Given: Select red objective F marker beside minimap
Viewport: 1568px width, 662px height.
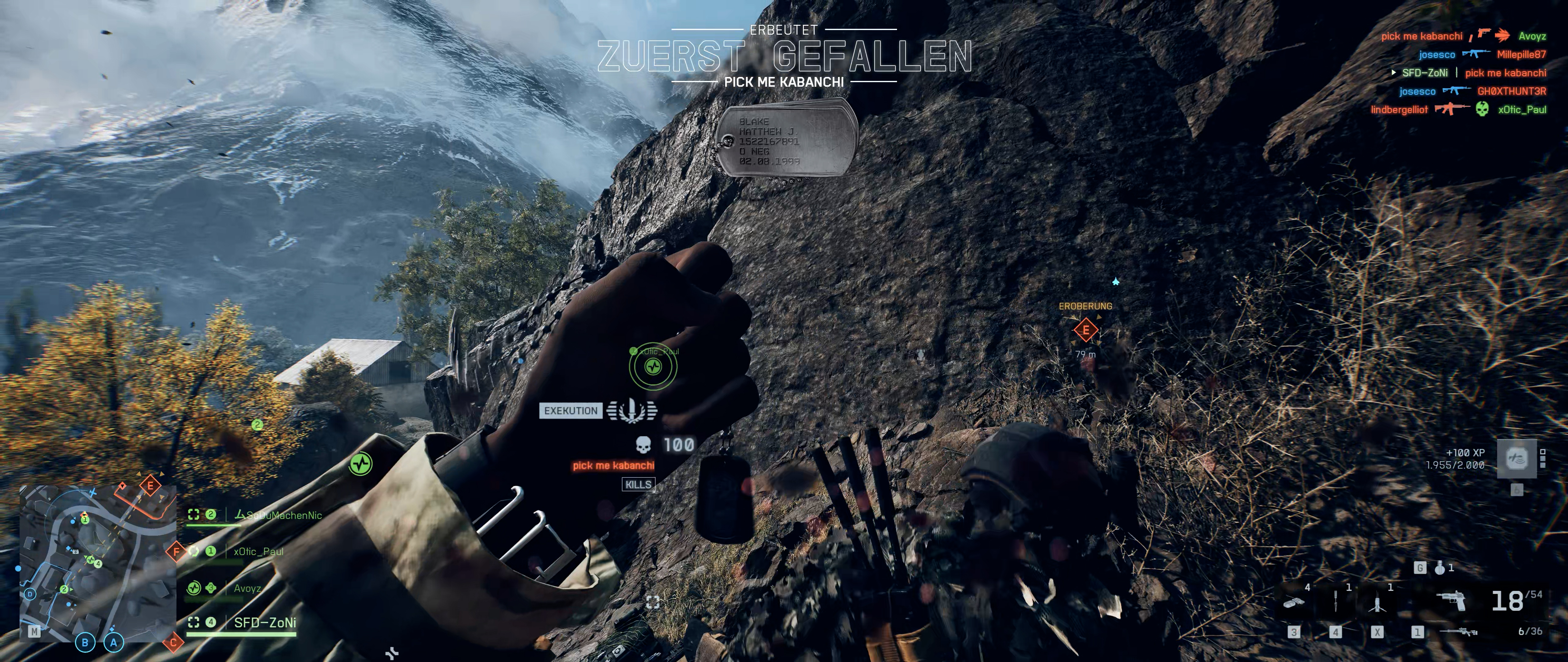Looking at the screenshot, I should pos(176,552).
